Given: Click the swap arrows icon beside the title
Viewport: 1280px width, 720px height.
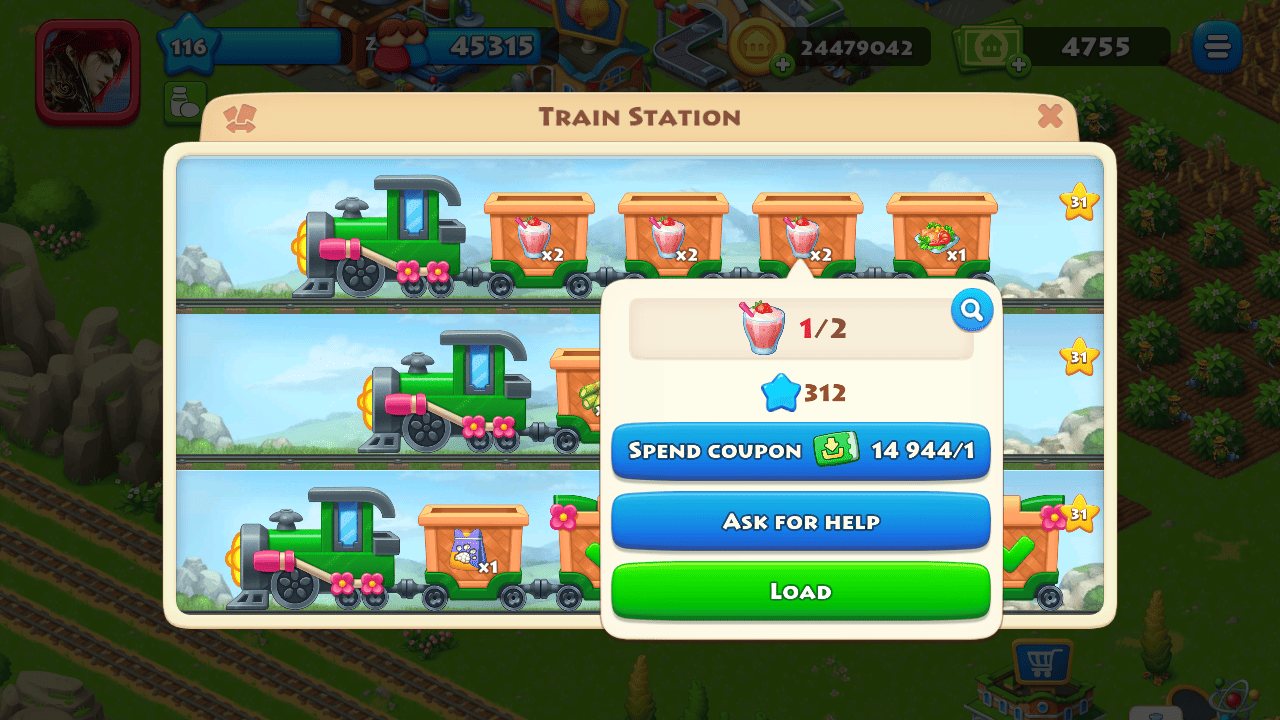Looking at the screenshot, I should click(x=240, y=119).
